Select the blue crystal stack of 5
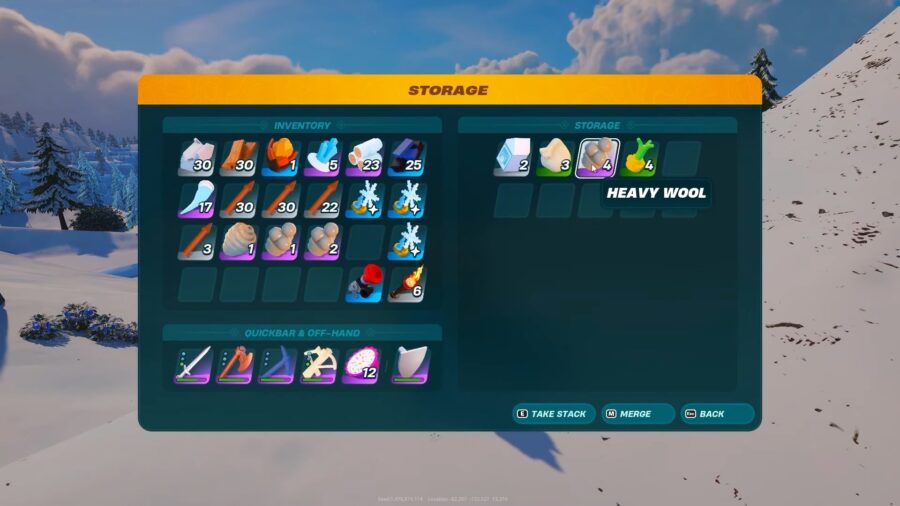This screenshot has height=506, width=900. click(x=323, y=158)
